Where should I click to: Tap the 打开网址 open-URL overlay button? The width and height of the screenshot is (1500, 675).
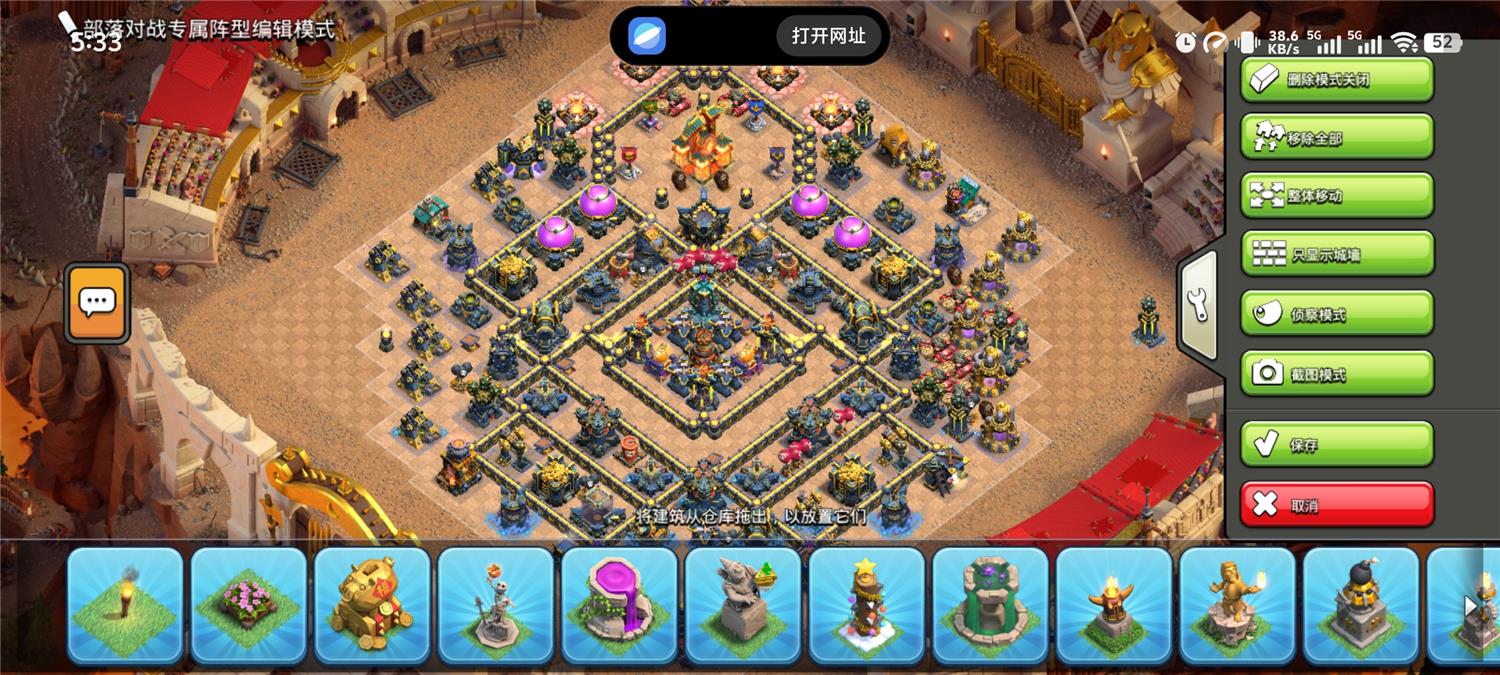828,36
